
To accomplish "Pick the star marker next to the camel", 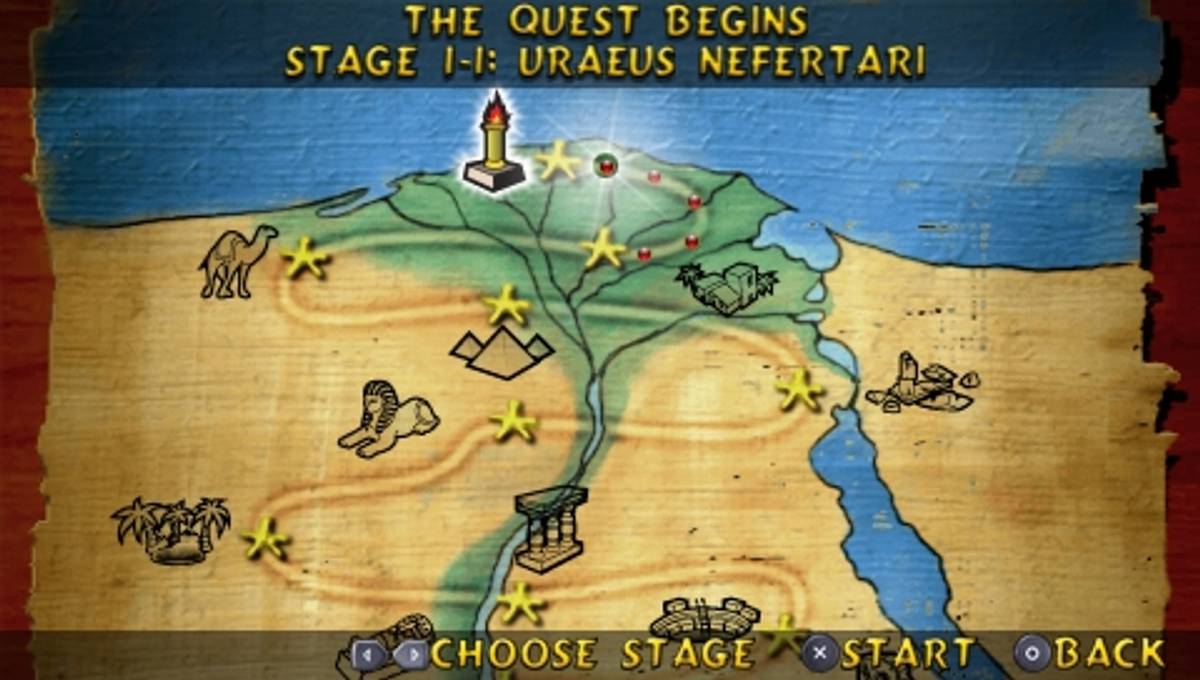I will pos(305,258).
